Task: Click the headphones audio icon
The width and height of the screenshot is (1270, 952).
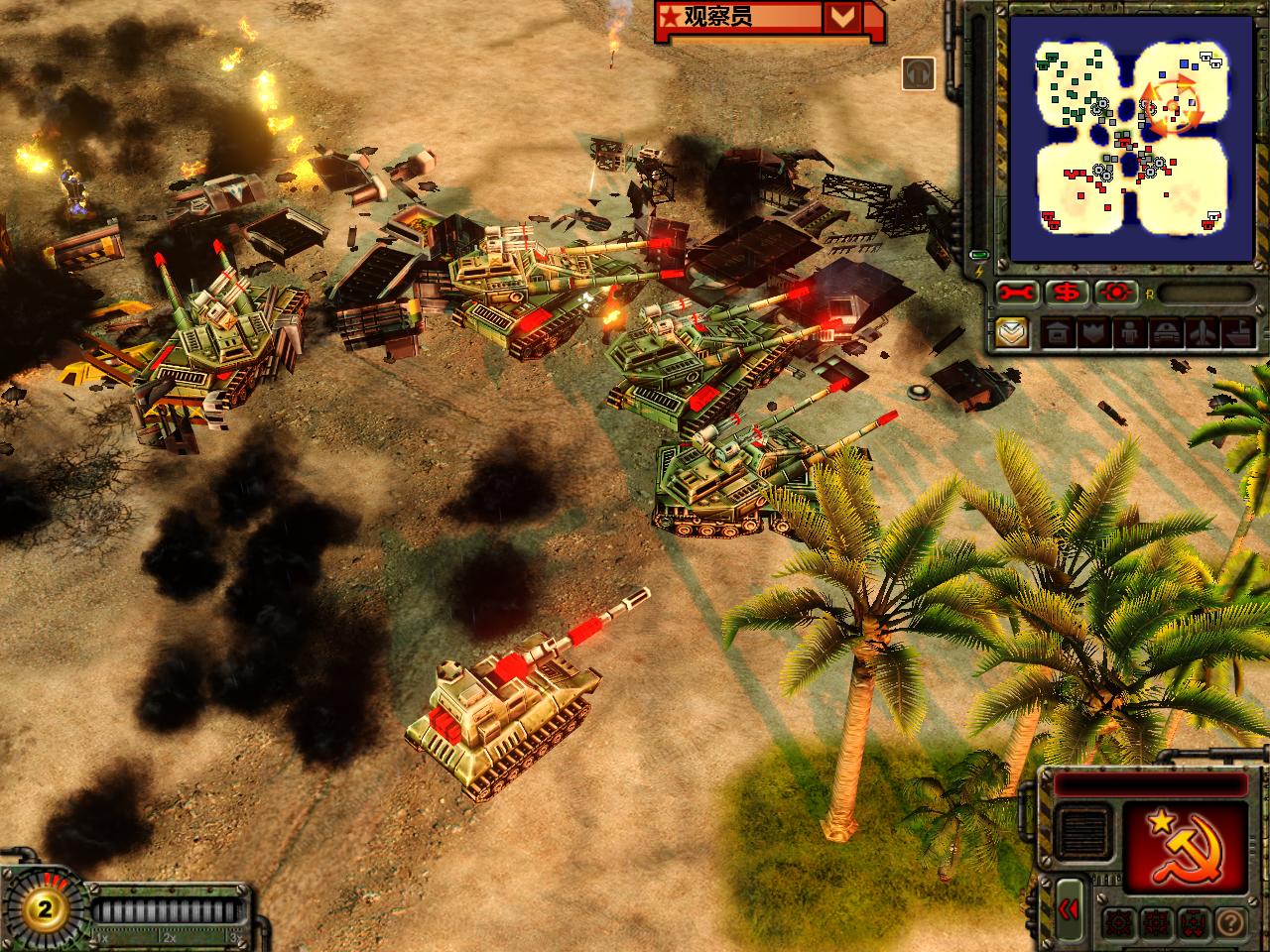Action: pos(919,73)
